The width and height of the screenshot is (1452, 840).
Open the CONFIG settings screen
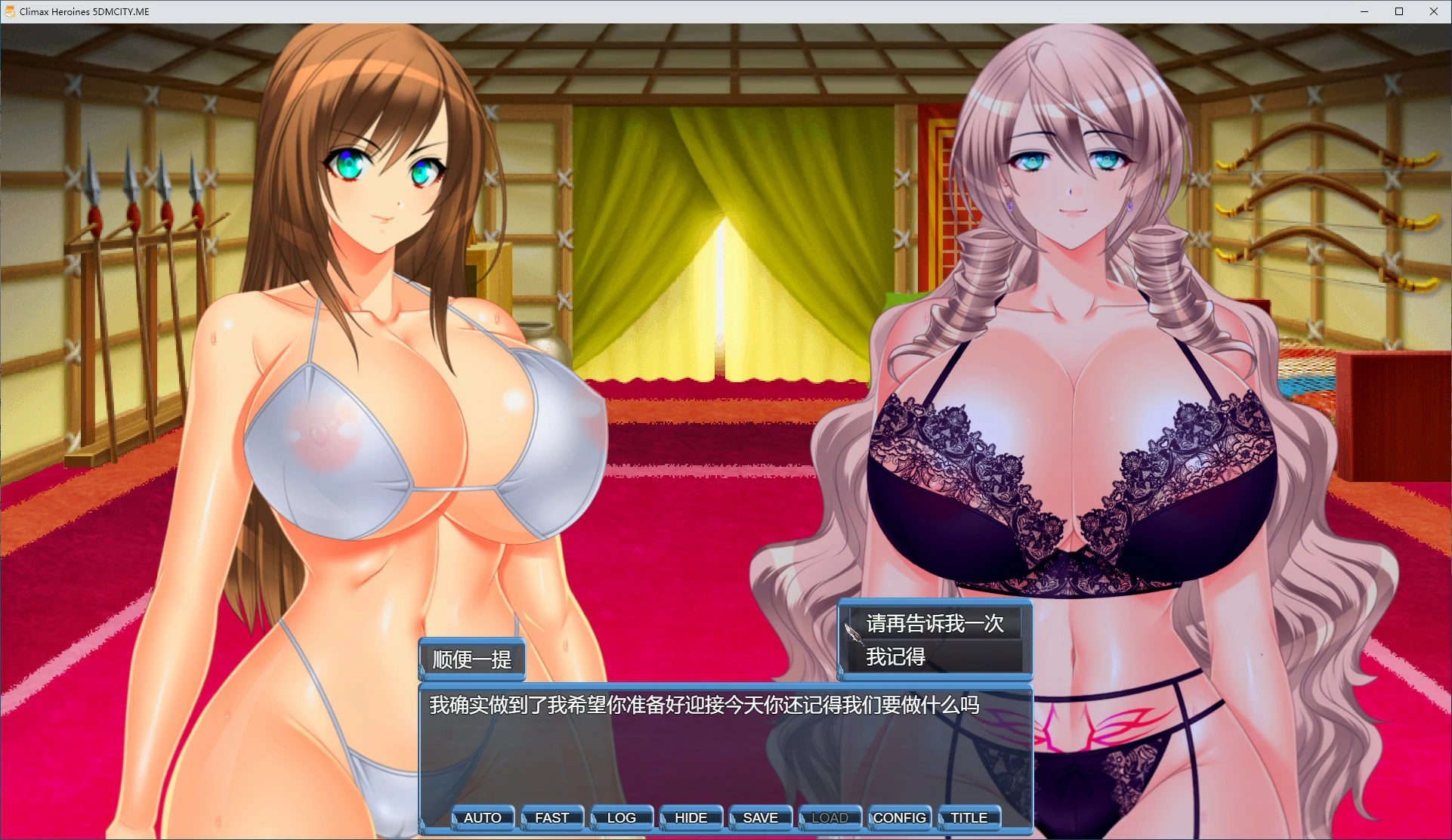click(x=899, y=817)
